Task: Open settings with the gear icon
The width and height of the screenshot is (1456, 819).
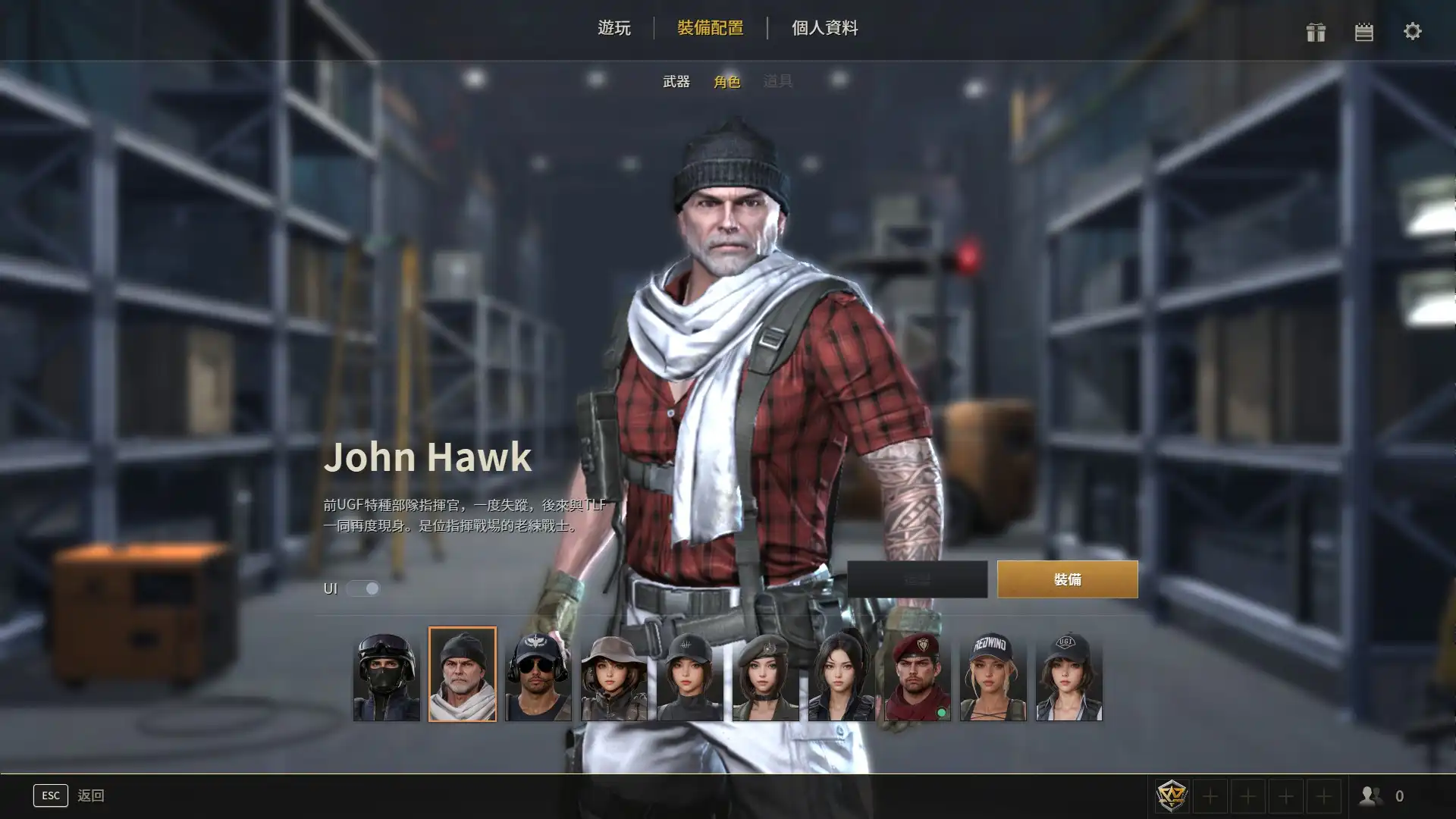Action: click(x=1412, y=32)
